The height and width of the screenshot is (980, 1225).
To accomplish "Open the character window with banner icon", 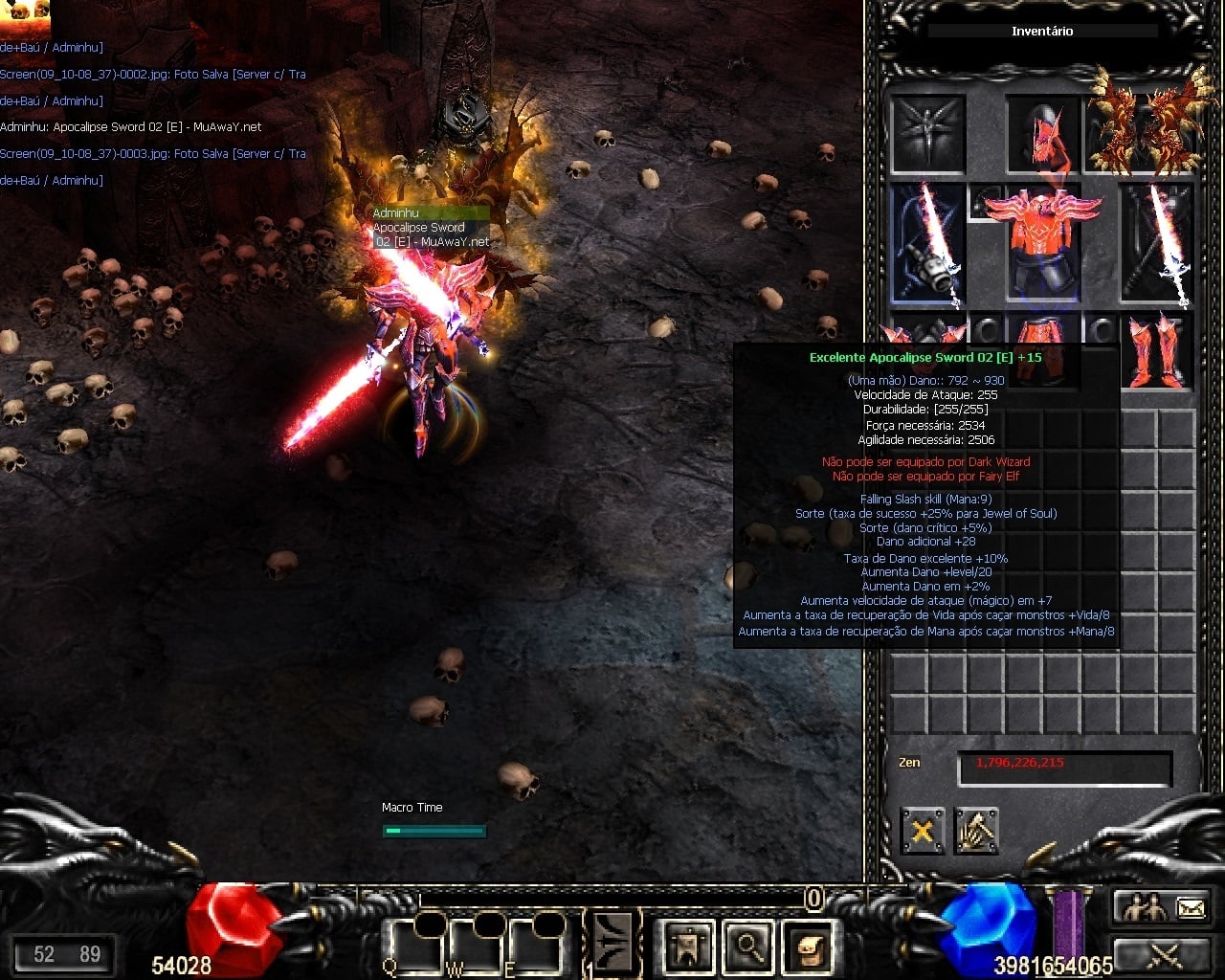I will pos(688,947).
